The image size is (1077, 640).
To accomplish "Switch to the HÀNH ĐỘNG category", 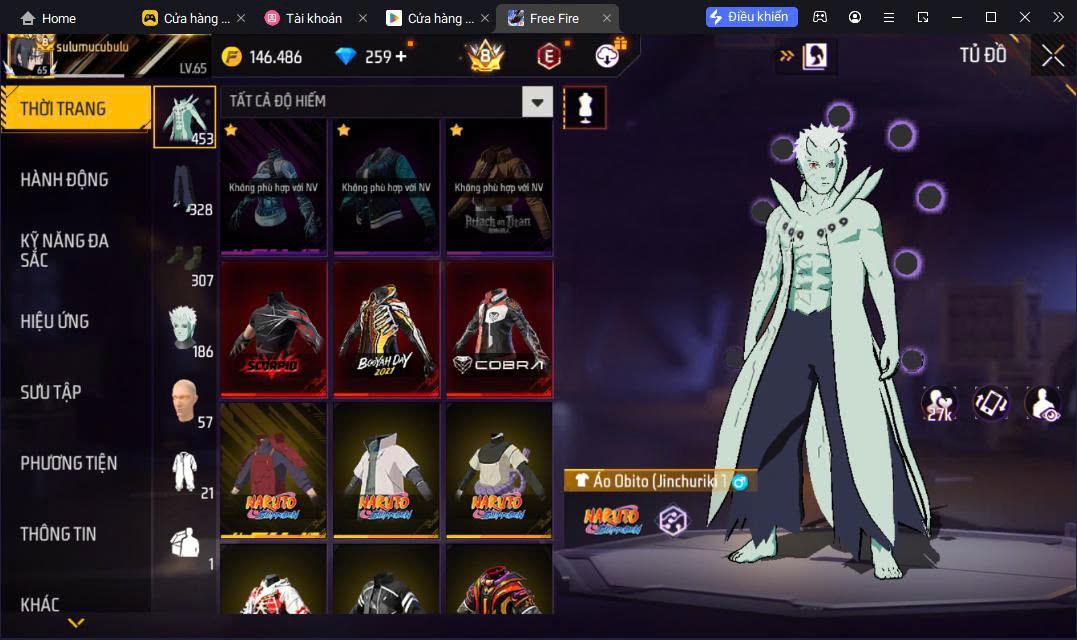I will pos(65,180).
